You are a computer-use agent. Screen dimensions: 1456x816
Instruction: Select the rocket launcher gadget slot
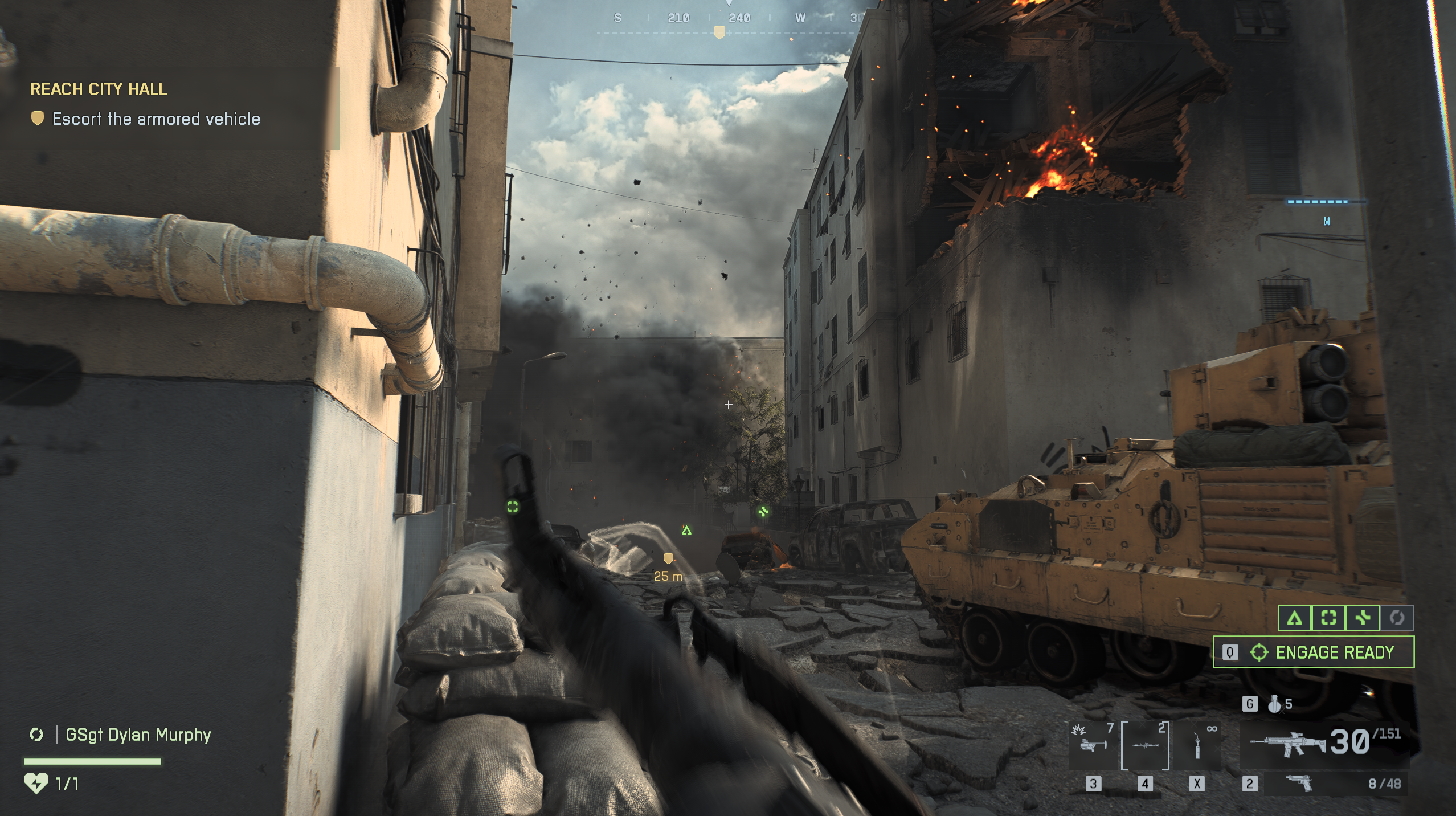coord(1145,745)
